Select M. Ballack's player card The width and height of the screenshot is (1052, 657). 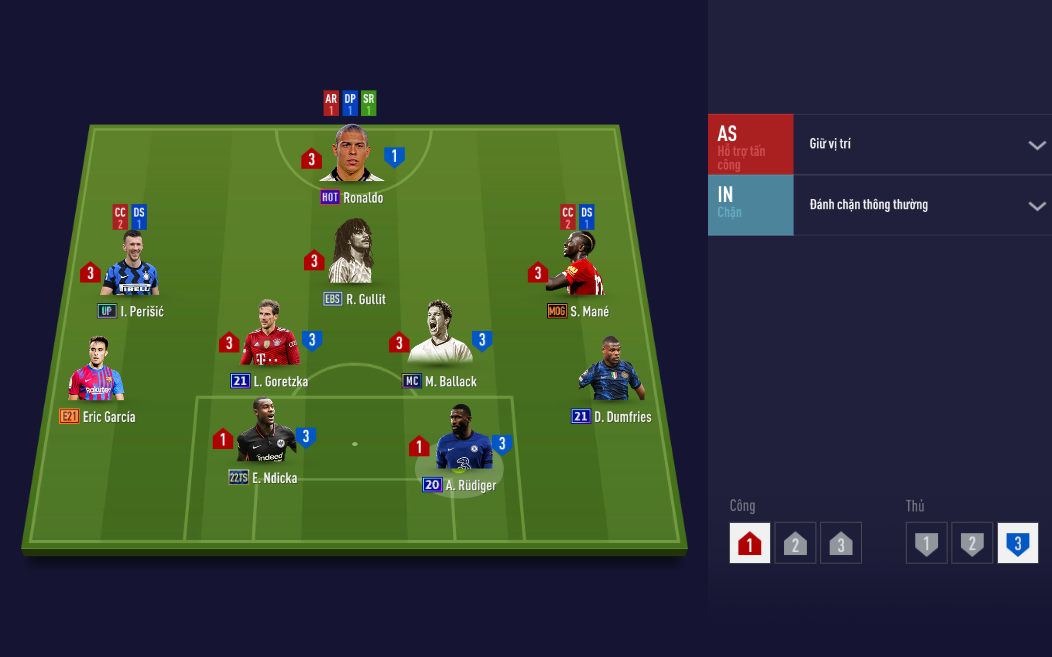[439, 334]
